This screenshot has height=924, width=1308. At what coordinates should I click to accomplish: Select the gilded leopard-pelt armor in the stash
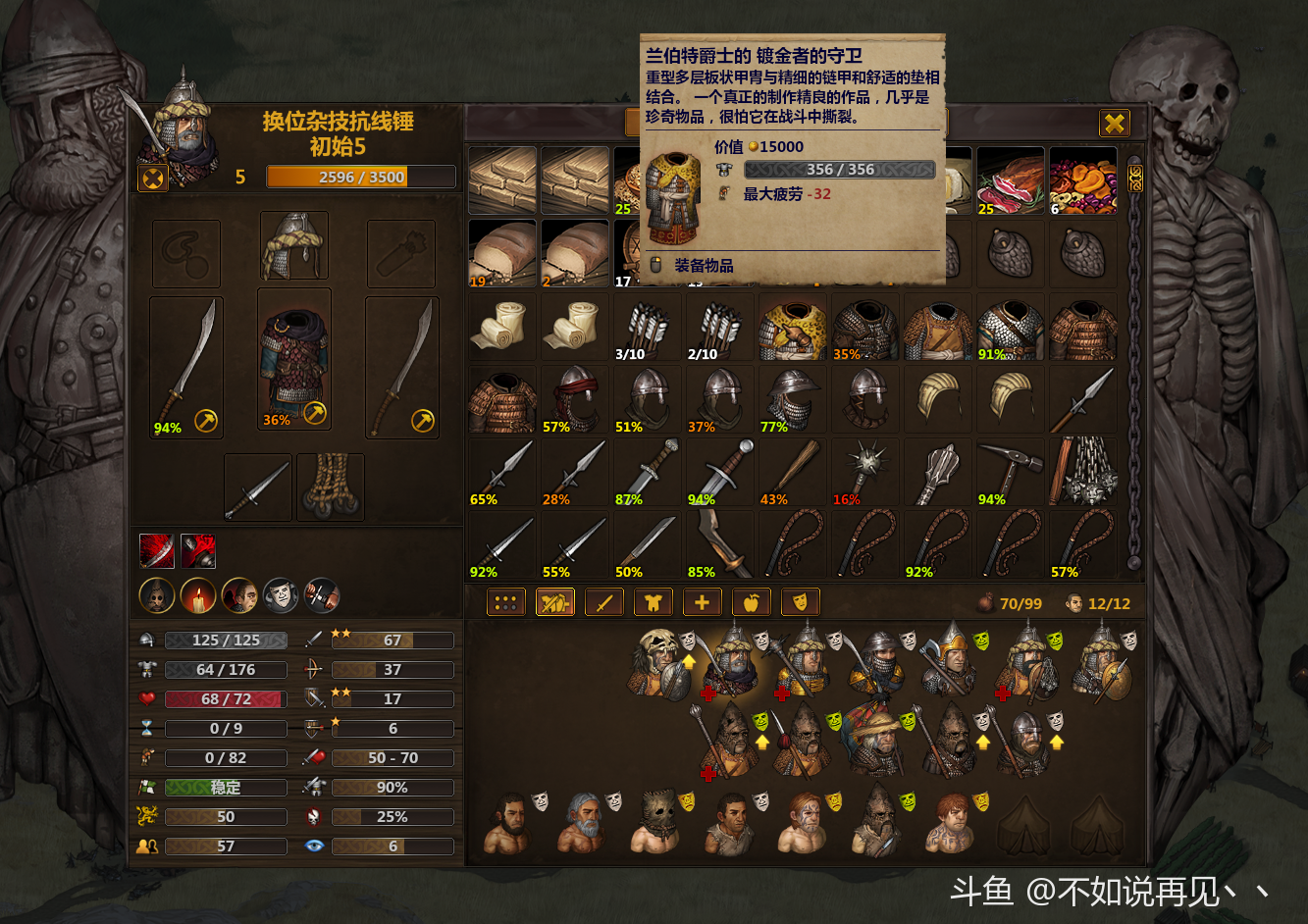pyautogui.click(x=793, y=327)
